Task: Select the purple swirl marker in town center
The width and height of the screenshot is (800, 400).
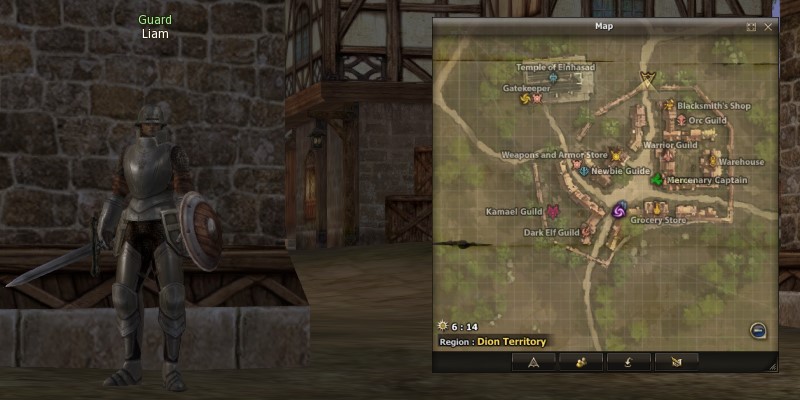Action: pos(618,211)
